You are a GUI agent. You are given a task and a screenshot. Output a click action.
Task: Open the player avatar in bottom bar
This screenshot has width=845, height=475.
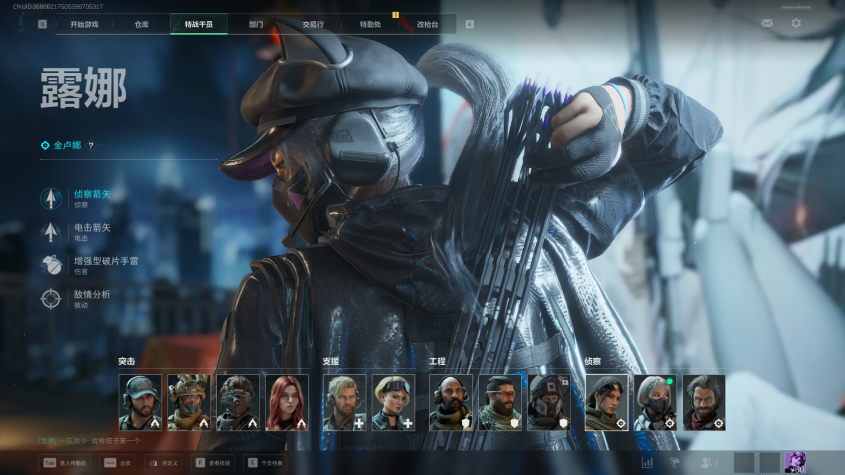pyautogui.click(x=796, y=461)
